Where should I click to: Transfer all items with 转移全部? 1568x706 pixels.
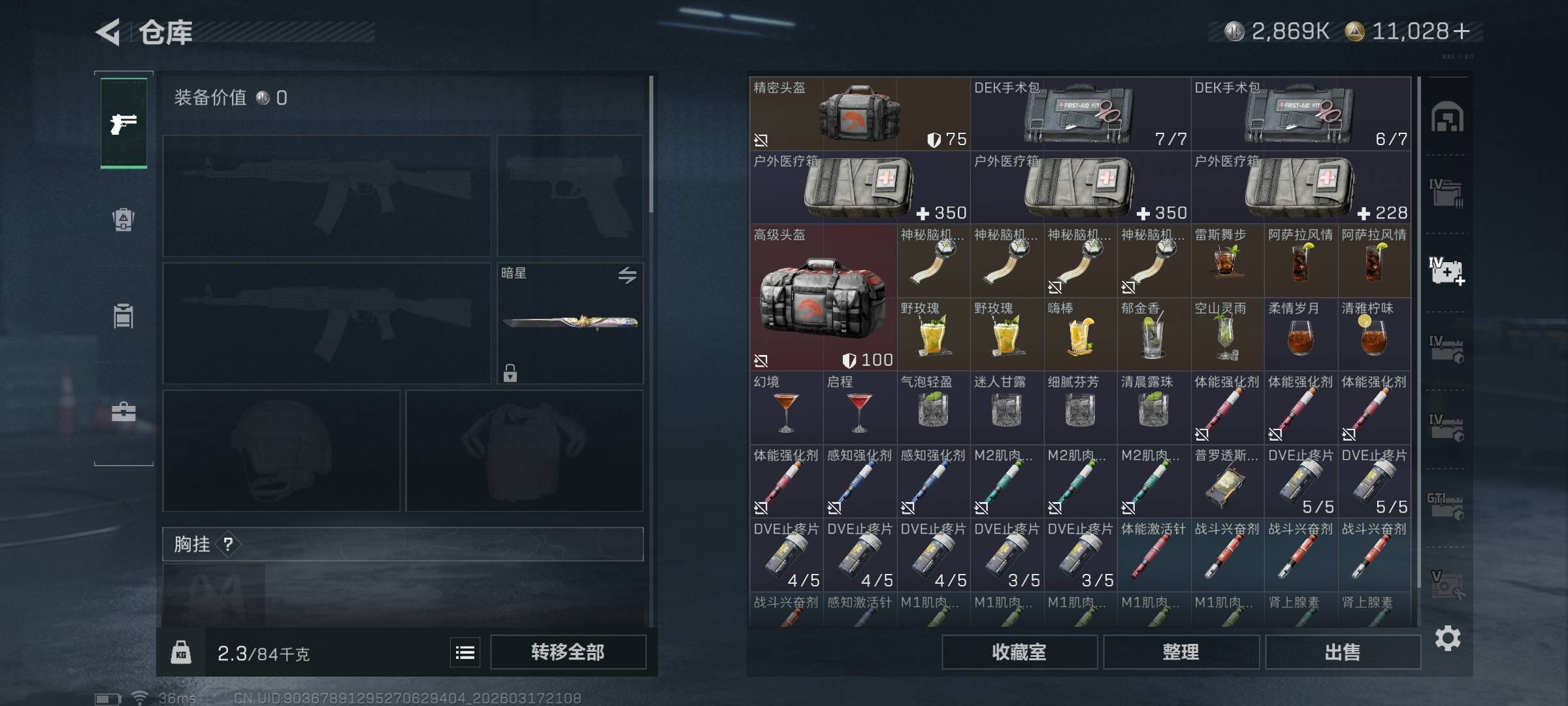pos(568,652)
